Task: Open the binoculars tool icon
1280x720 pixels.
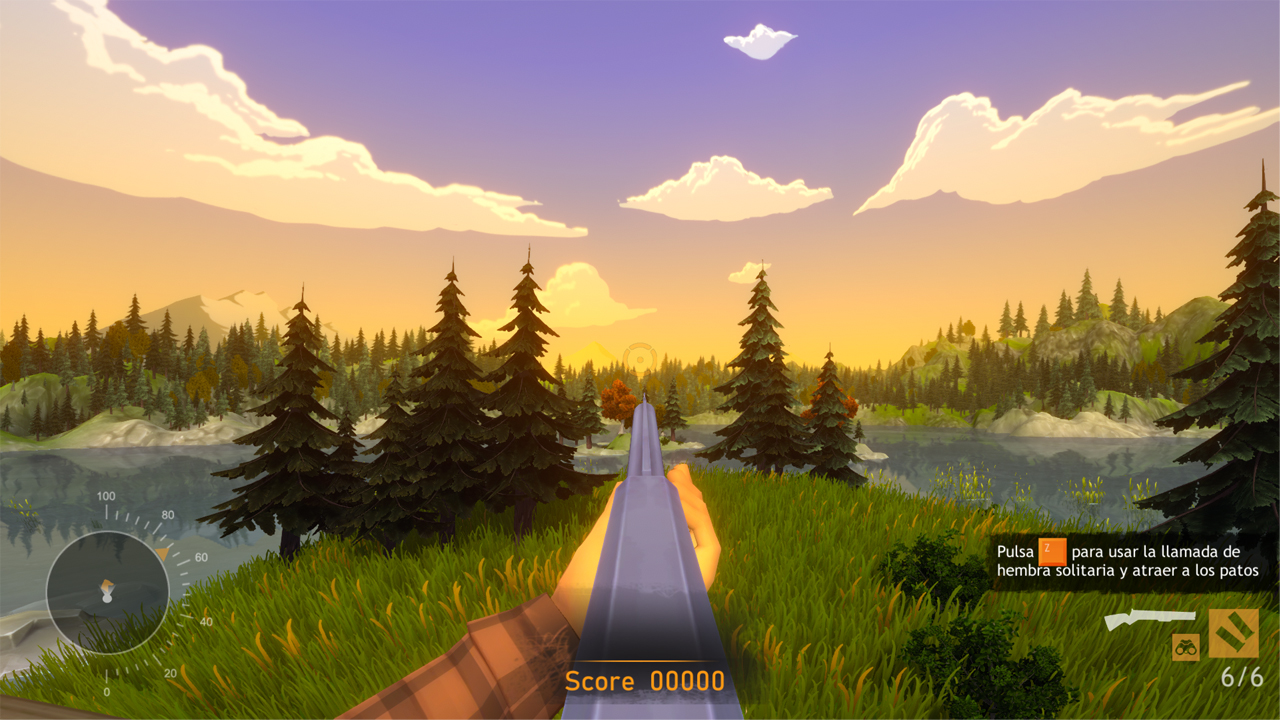Action: point(1186,648)
